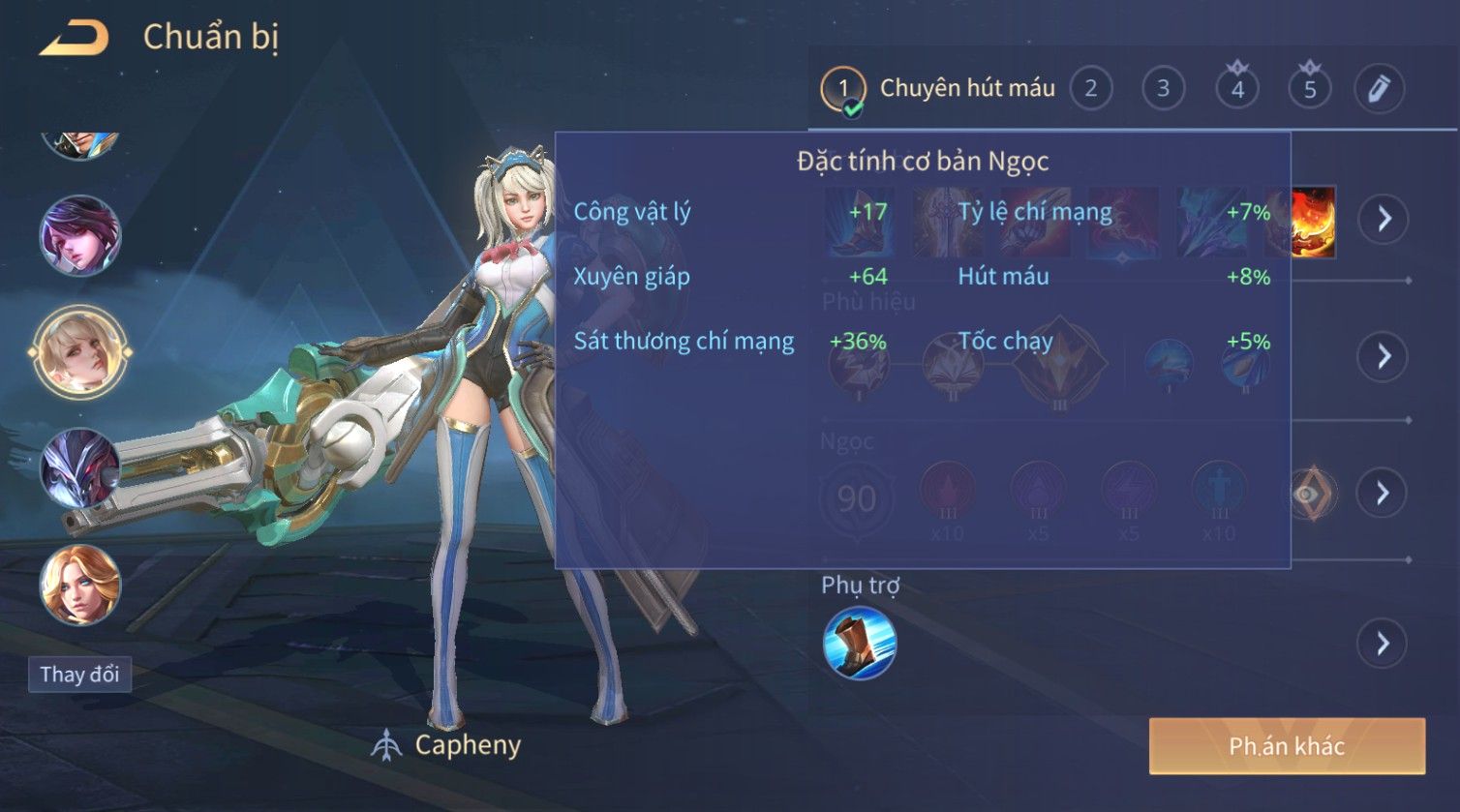Switch to preset slot 3
The height and width of the screenshot is (812, 1460).
[1163, 89]
